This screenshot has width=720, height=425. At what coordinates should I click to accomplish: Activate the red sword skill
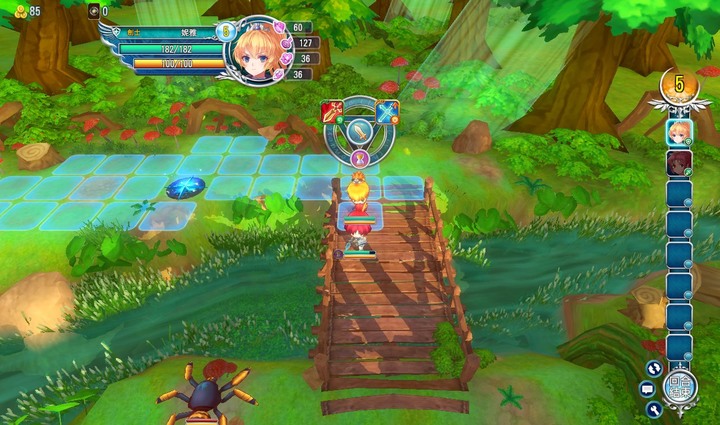pyautogui.click(x=332, y=110)
